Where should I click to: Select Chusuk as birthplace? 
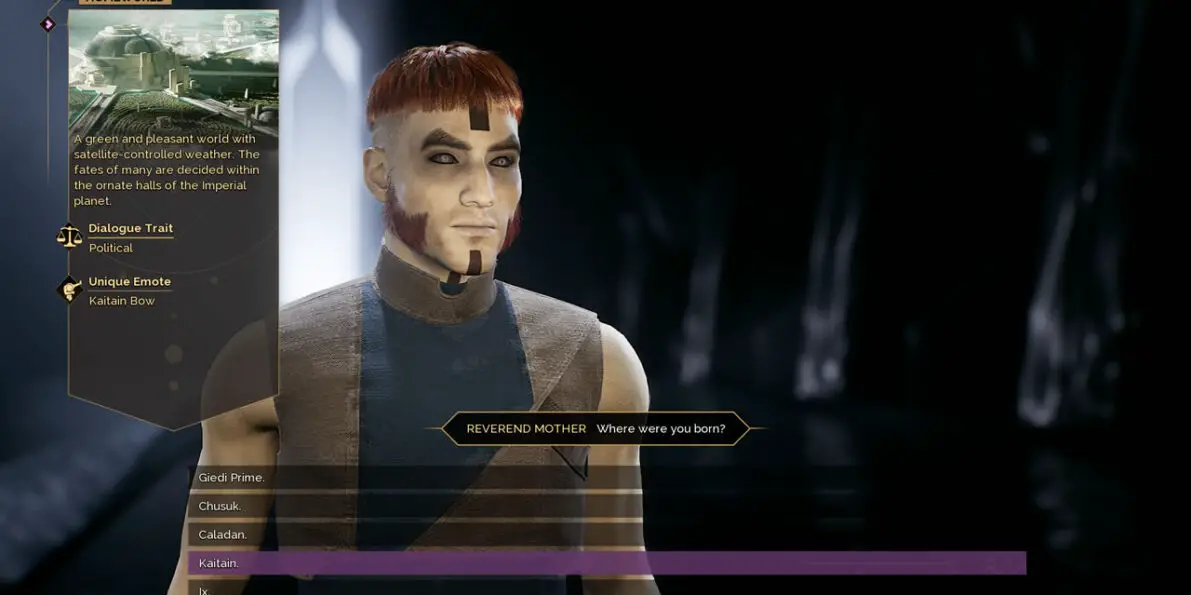coord(220,506)
